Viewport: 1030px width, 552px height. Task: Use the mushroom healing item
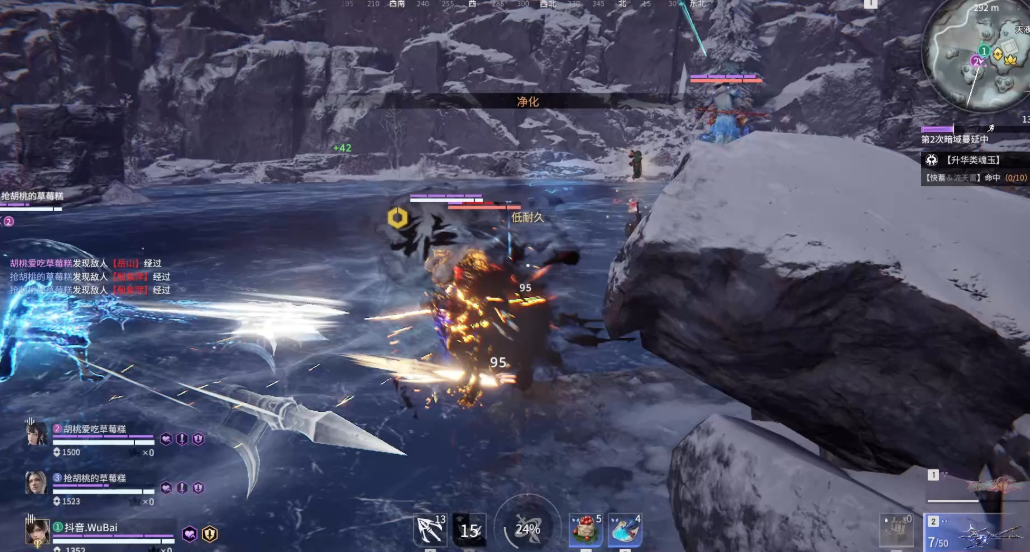click(586, 530)
